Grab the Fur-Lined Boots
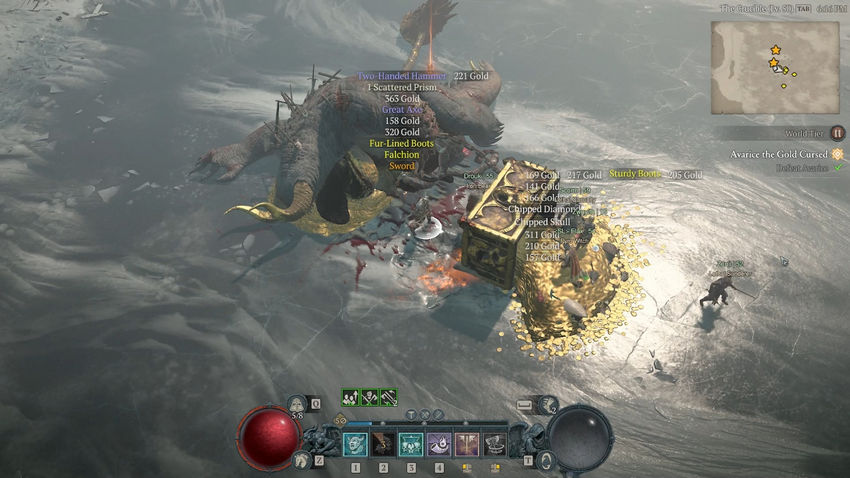 click(401, 144)
